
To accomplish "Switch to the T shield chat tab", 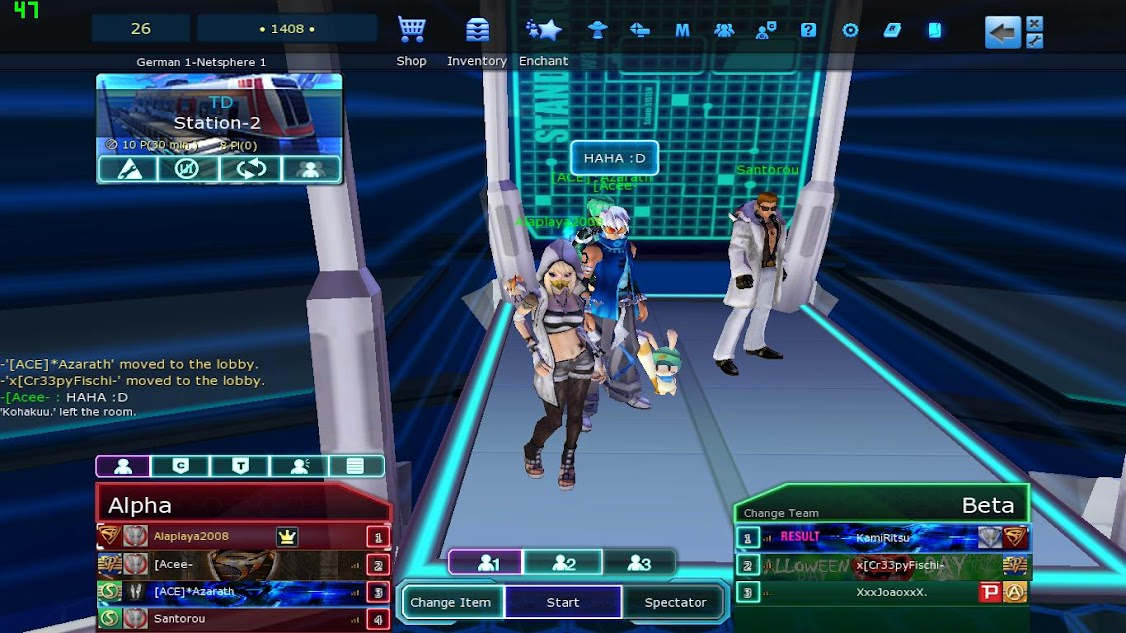I will point(240,466).
